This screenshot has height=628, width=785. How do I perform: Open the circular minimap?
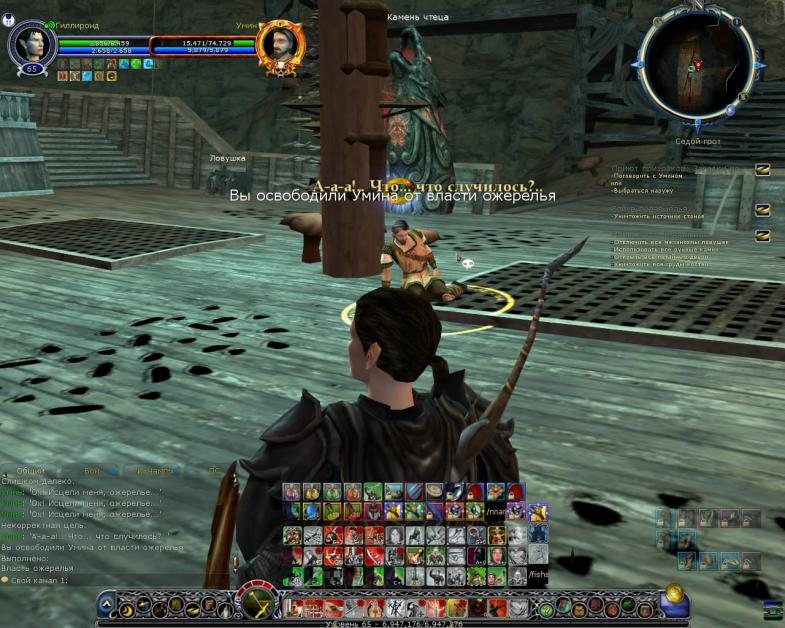tap(696, 62)
